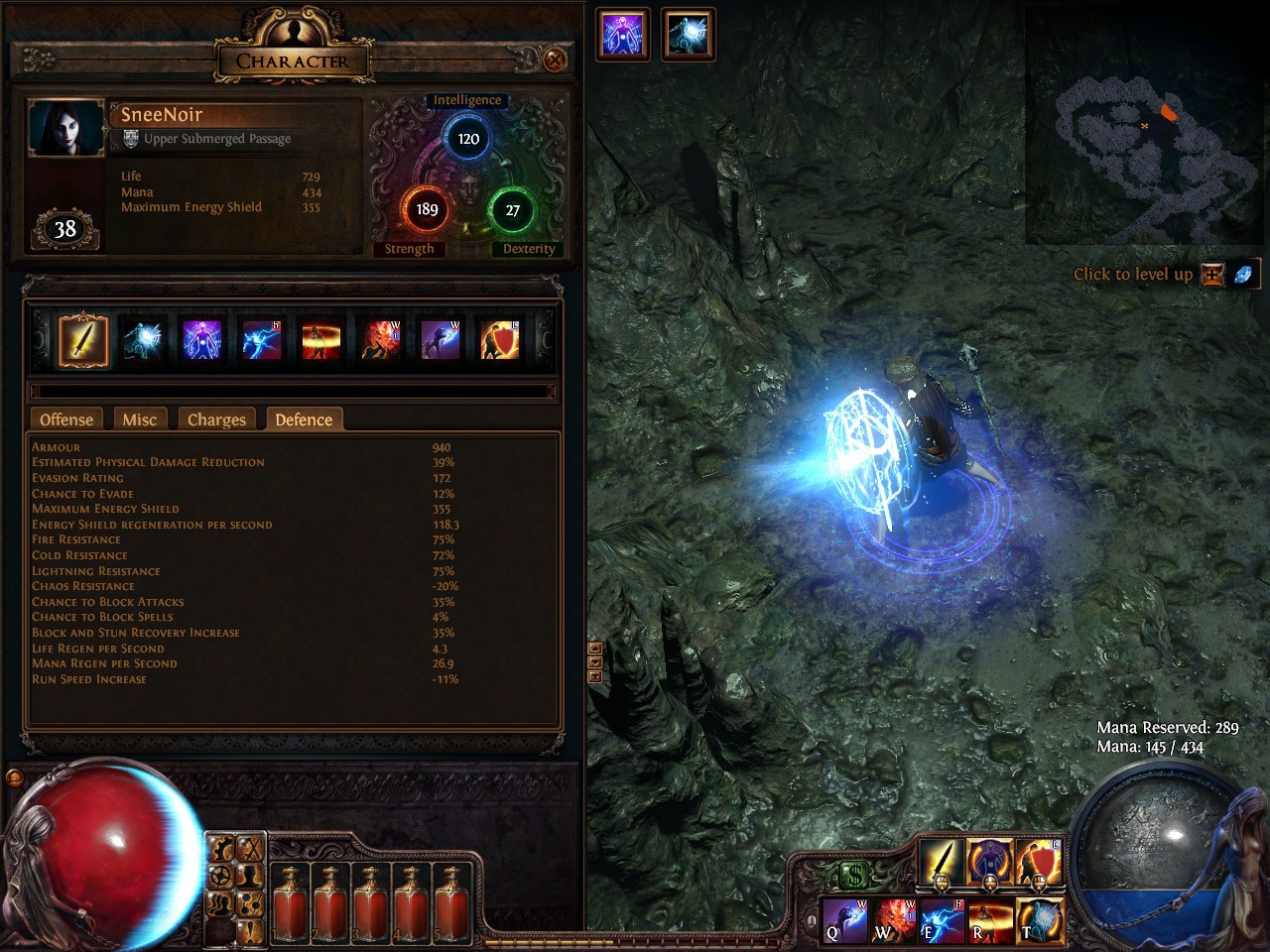
Task: Click the green dollar shop button
Action: 853,875
